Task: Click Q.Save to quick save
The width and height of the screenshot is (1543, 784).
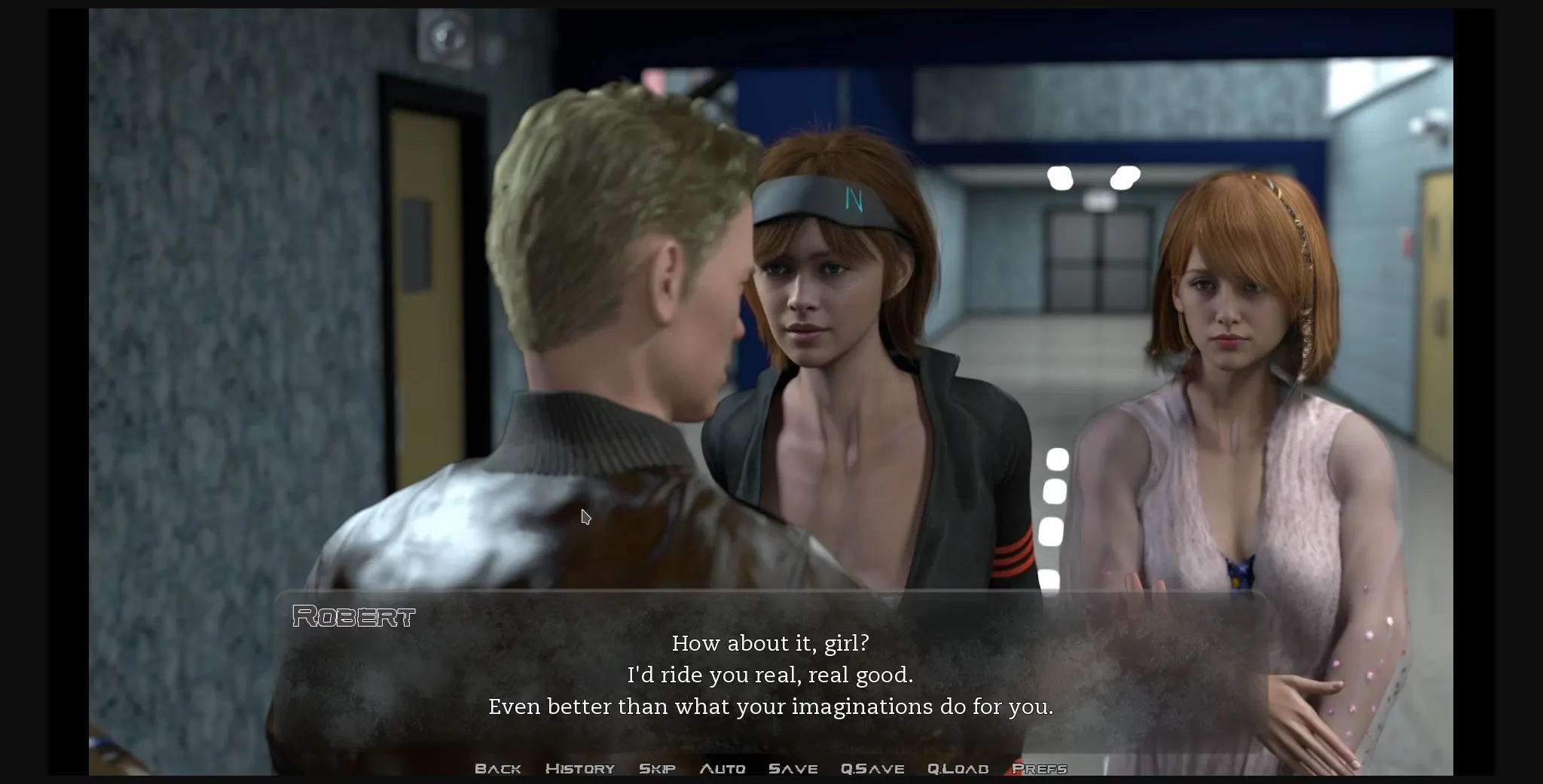Action: (872, 768)
